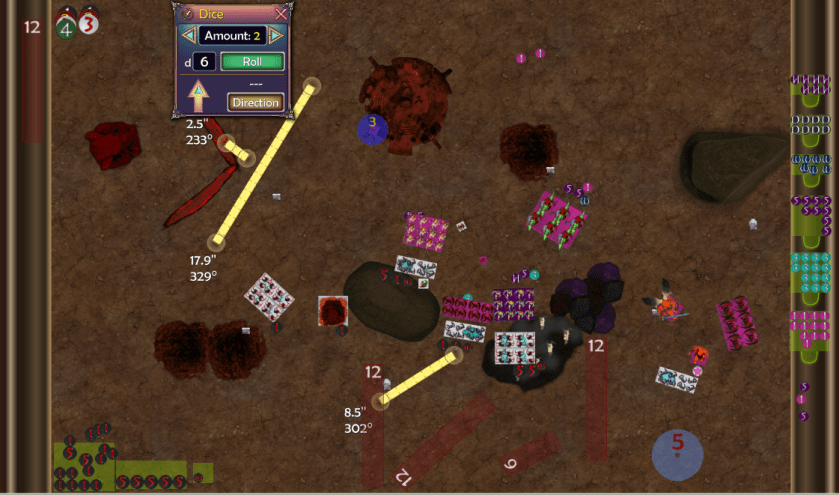Image resolution: width=839 pixels, height=495 pixels.
Task: Click the scatter direction arrow indicator
Action: [x=198, y=96]
